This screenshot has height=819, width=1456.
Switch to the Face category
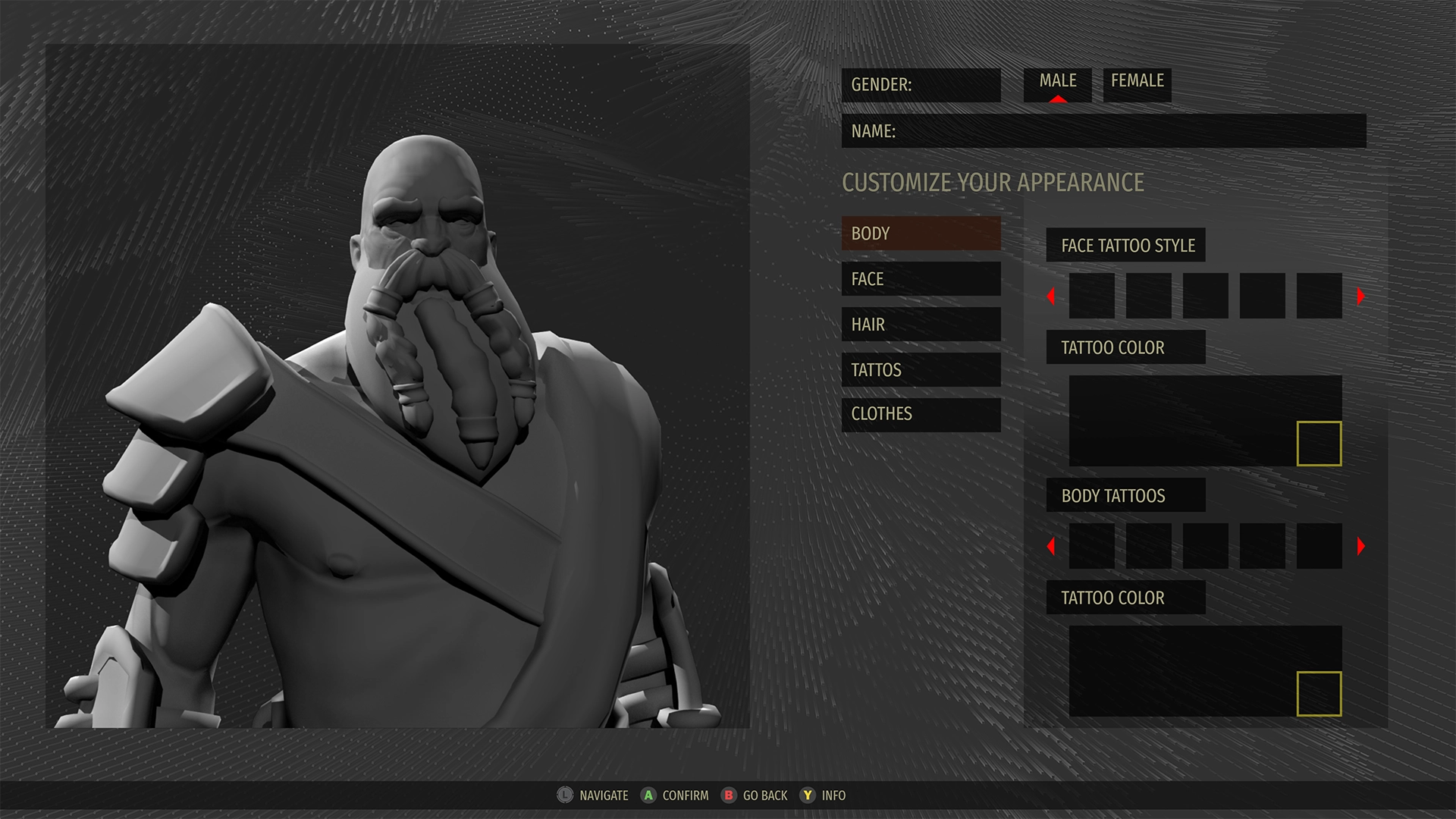[x=921, y=279]
